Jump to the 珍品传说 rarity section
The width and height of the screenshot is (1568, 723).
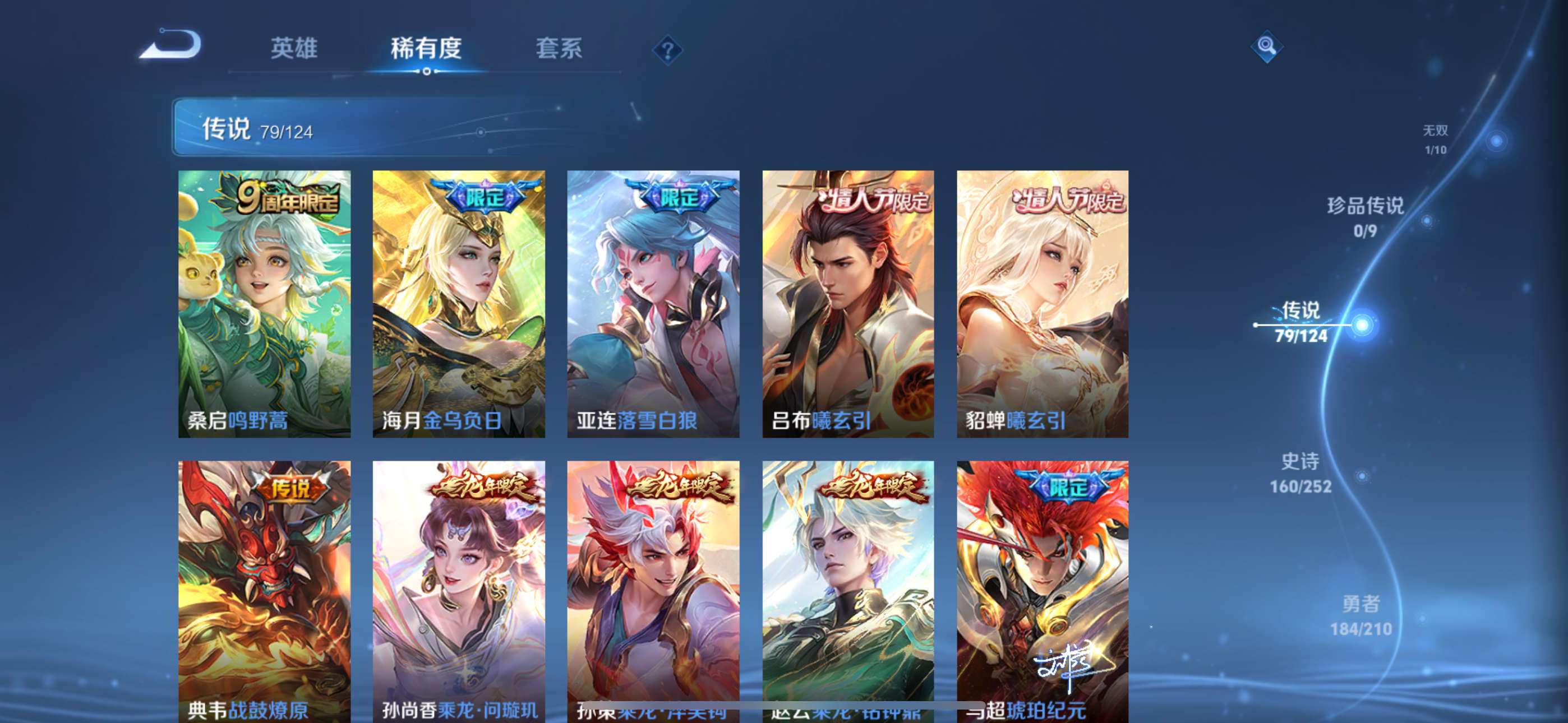coord(1366,216)
